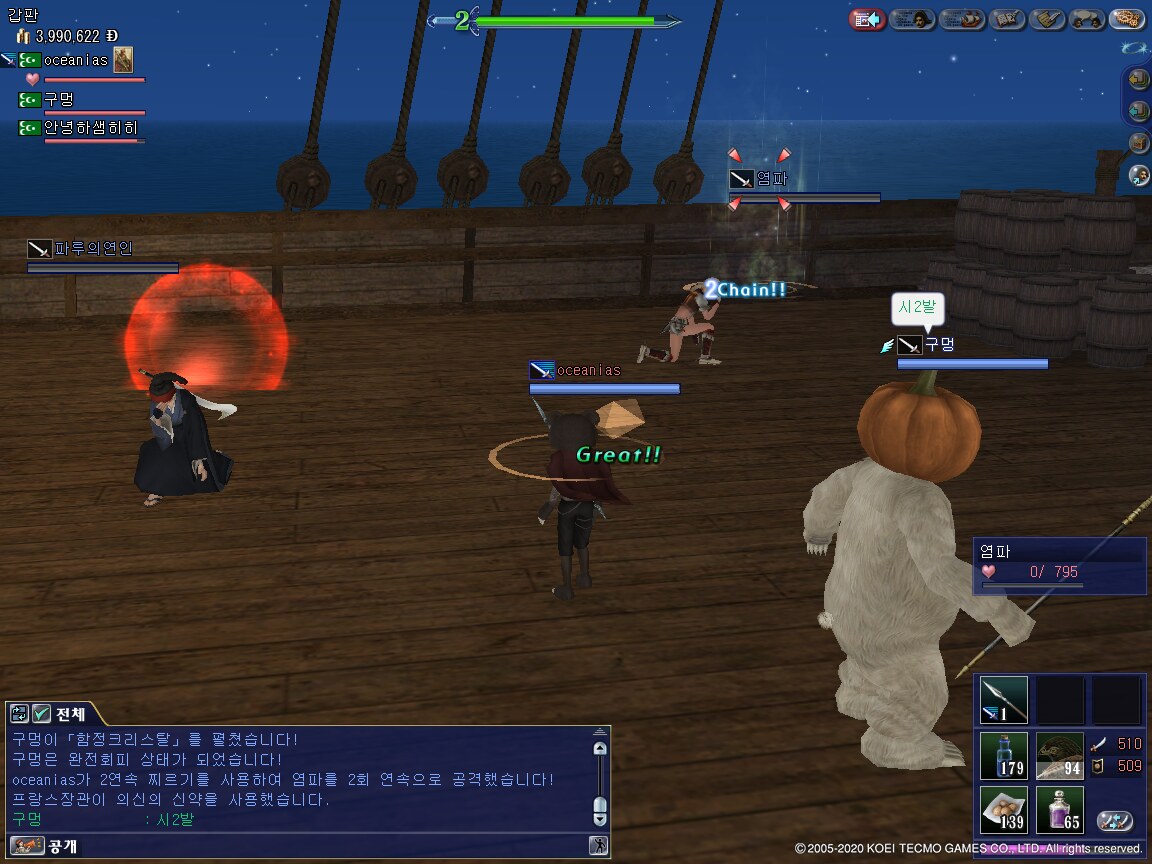1152x864 pixels.
Task: Switch to the 전체 chat tab
Action: 67,714
